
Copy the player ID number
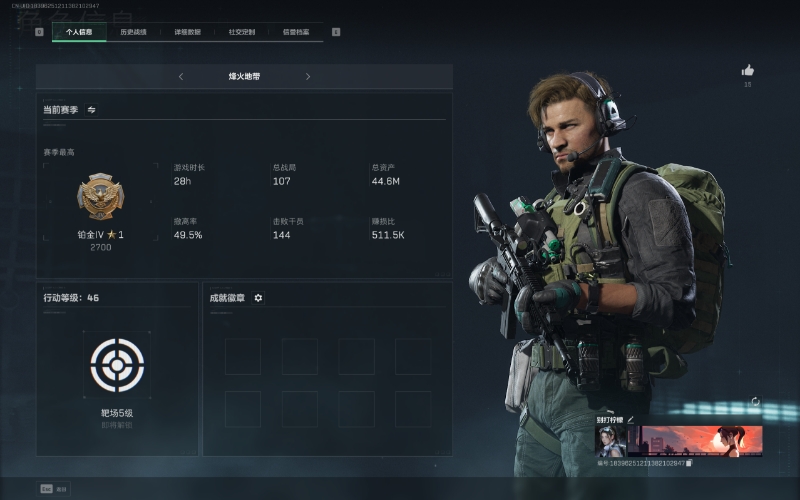click(689, 463)
